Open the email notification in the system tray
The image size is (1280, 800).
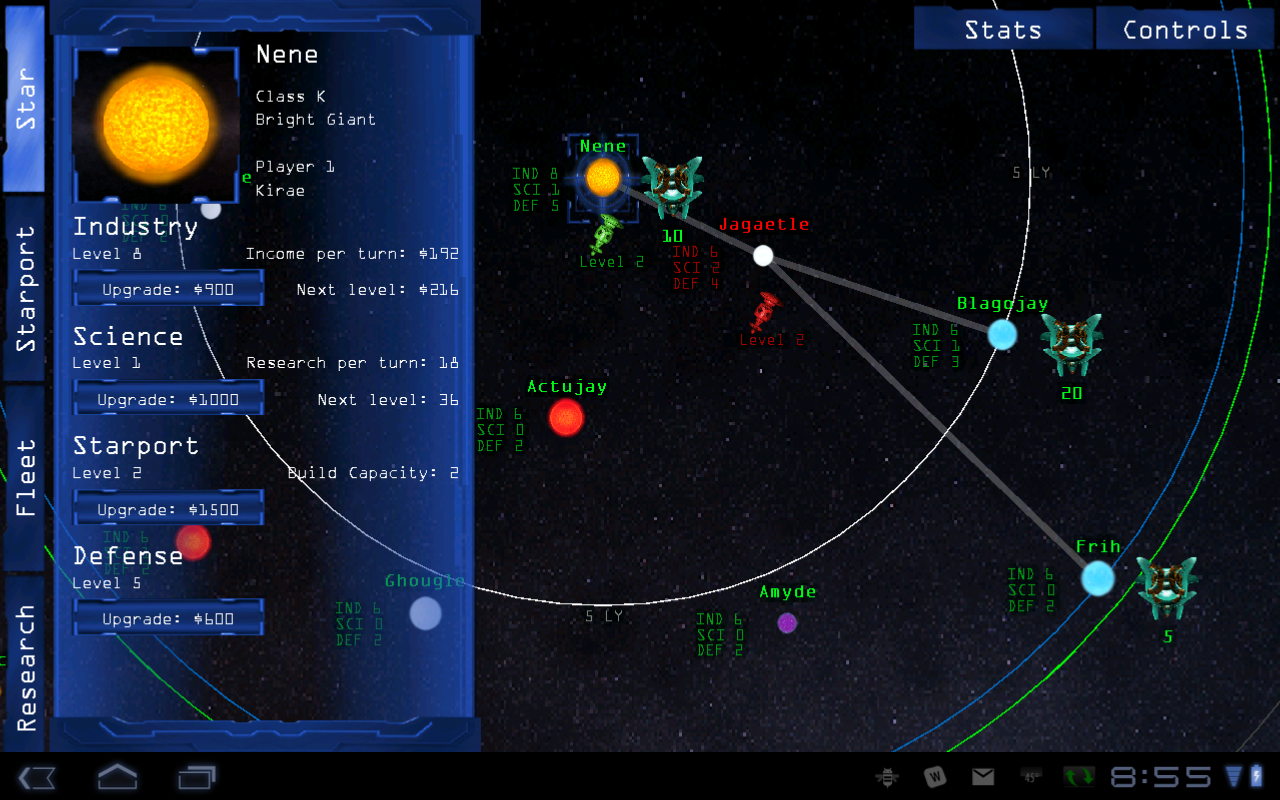pos(983,776)
